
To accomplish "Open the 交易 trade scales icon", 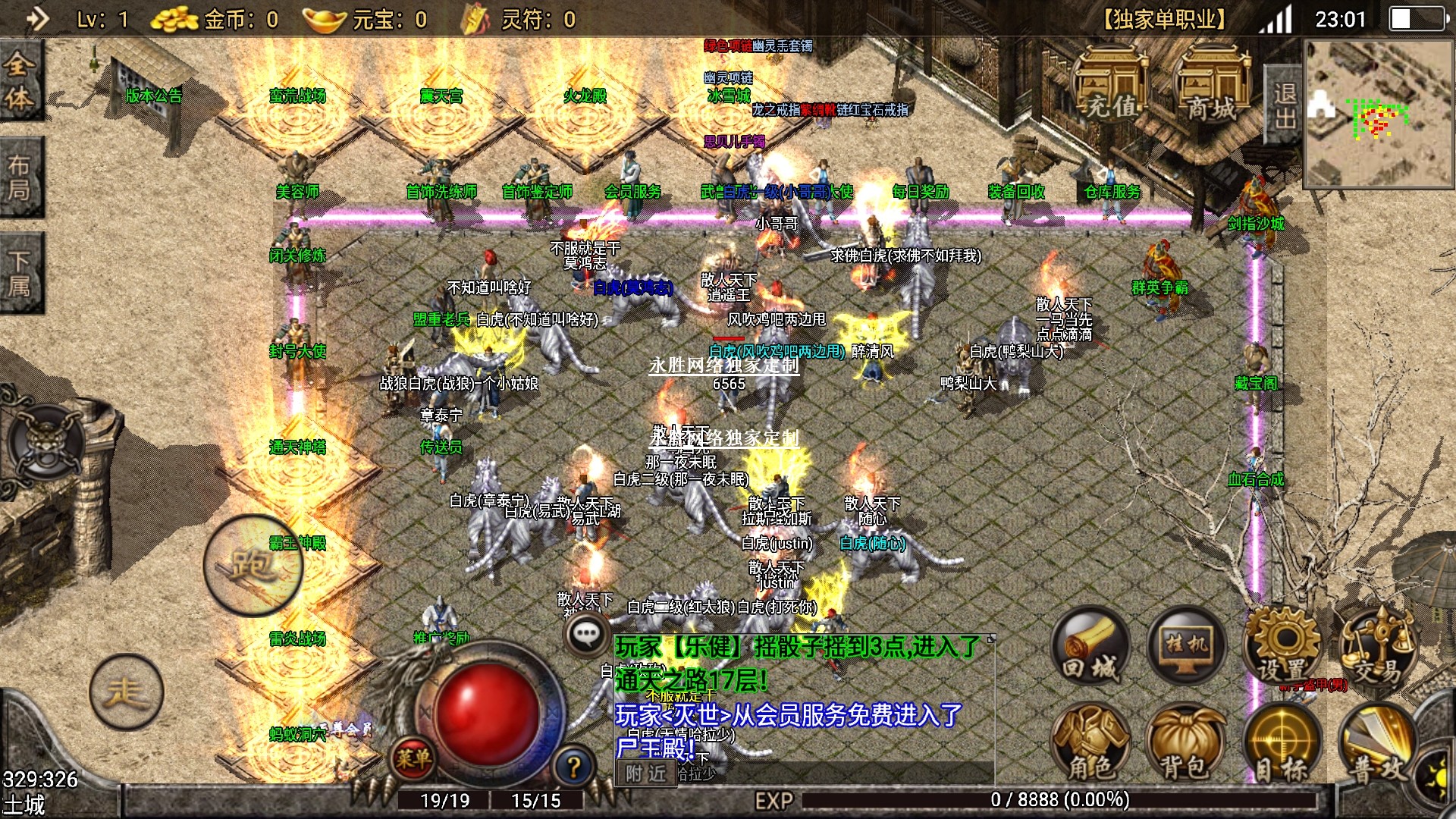I will coord(1376,647).
